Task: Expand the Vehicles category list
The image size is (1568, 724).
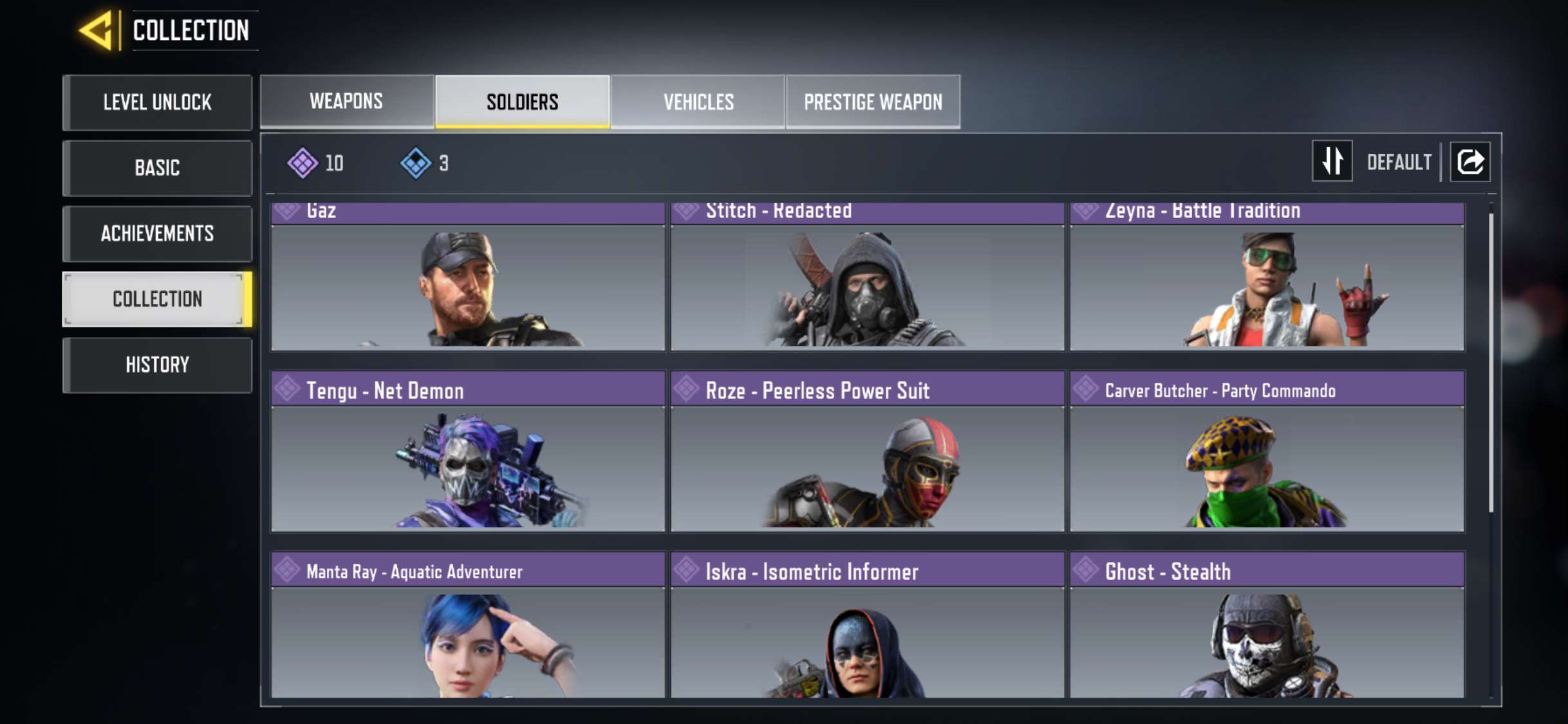Action: (698, 101)
